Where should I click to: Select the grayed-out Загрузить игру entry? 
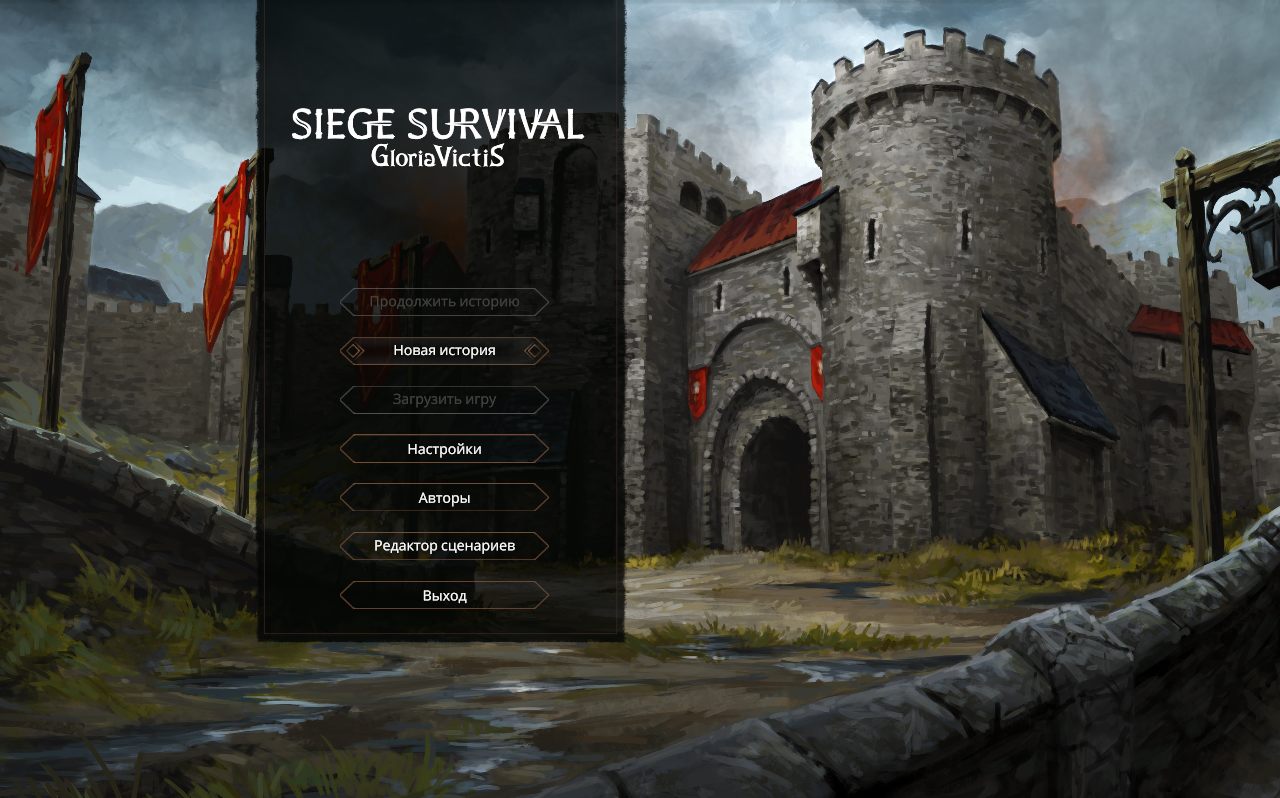pyautogui.click(x=444, y=399)
